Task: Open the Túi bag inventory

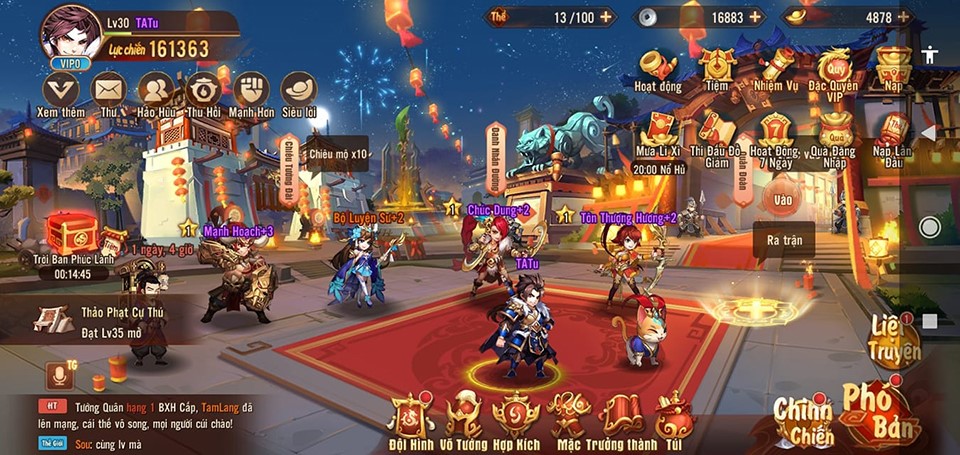Action: pos(674,418)
